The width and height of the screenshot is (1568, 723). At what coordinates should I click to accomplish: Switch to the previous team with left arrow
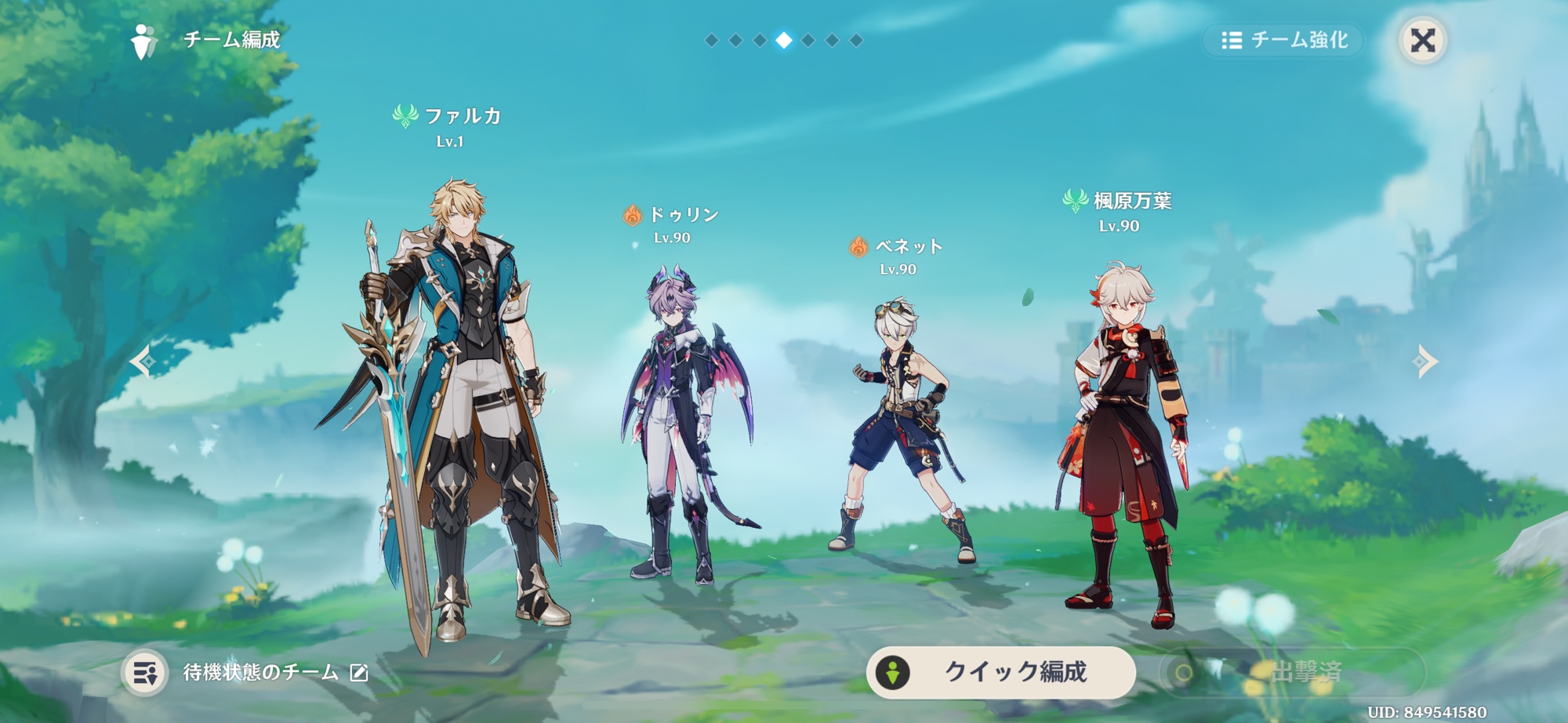coord(143,361)
